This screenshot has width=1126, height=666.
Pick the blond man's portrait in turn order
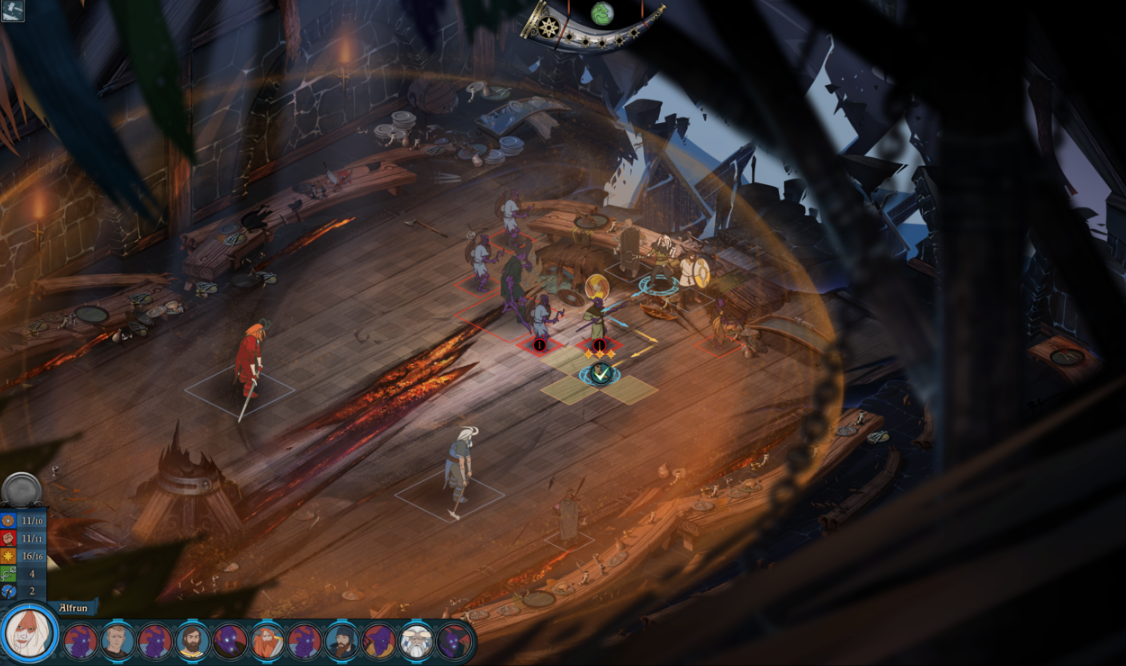[117, 641]
